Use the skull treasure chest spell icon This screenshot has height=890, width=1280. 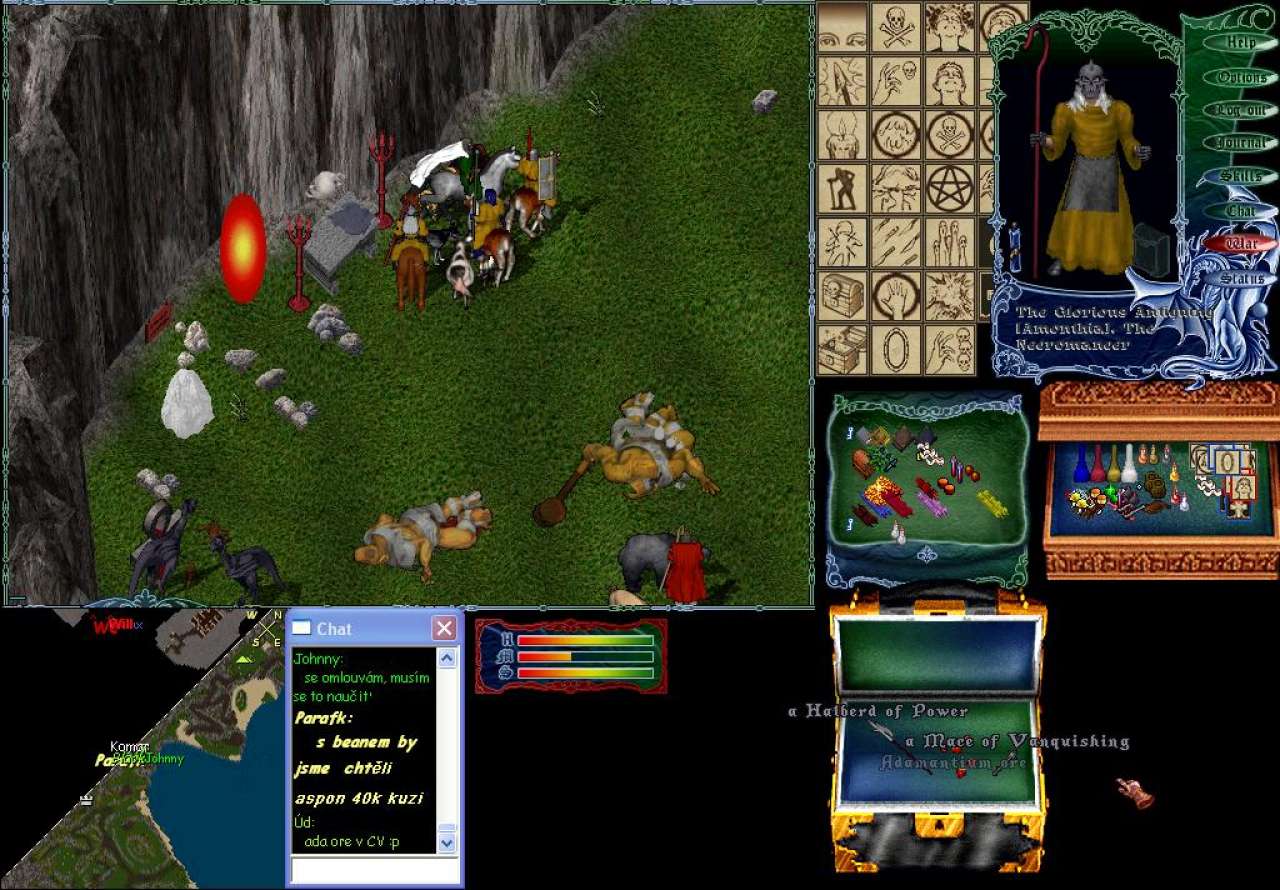[x=842, y=295]
